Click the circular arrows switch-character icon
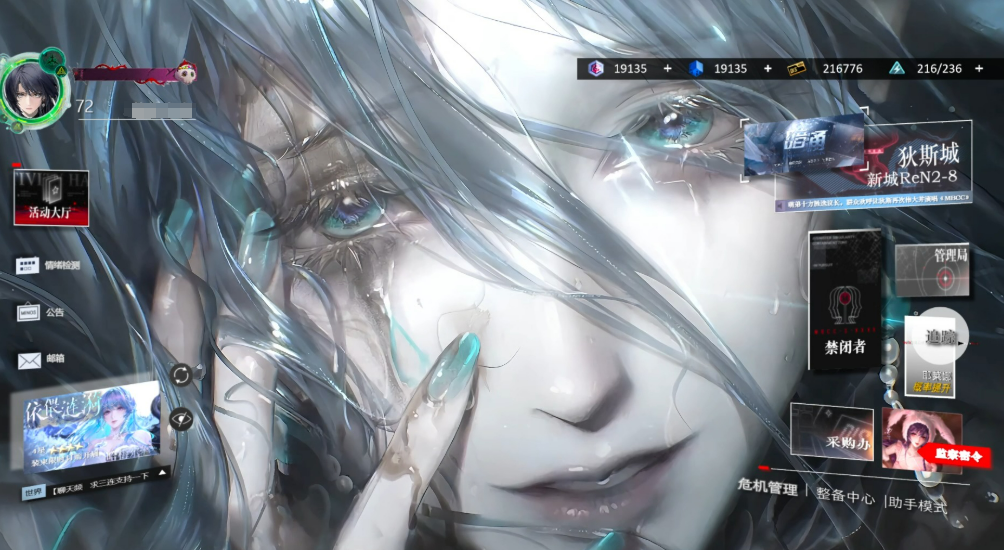Image resolution: width=1004 pixels, height=550 pixels. pos(181,374)
